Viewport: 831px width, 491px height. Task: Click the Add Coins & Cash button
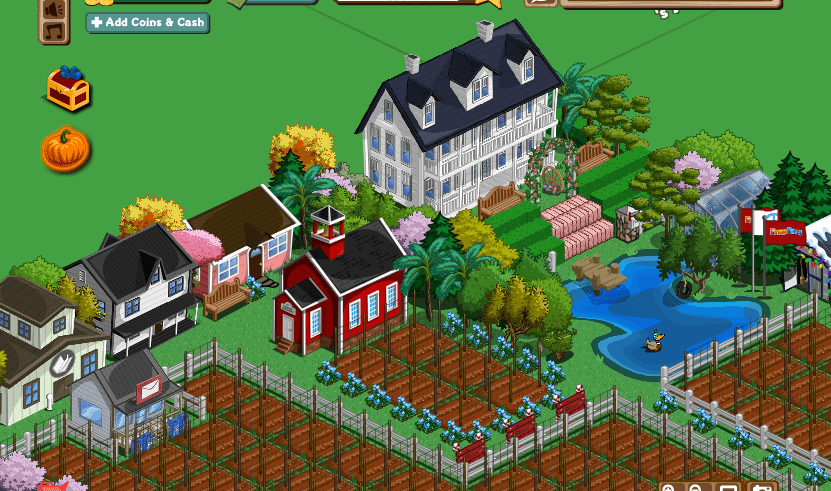click(x=148, y=22)
